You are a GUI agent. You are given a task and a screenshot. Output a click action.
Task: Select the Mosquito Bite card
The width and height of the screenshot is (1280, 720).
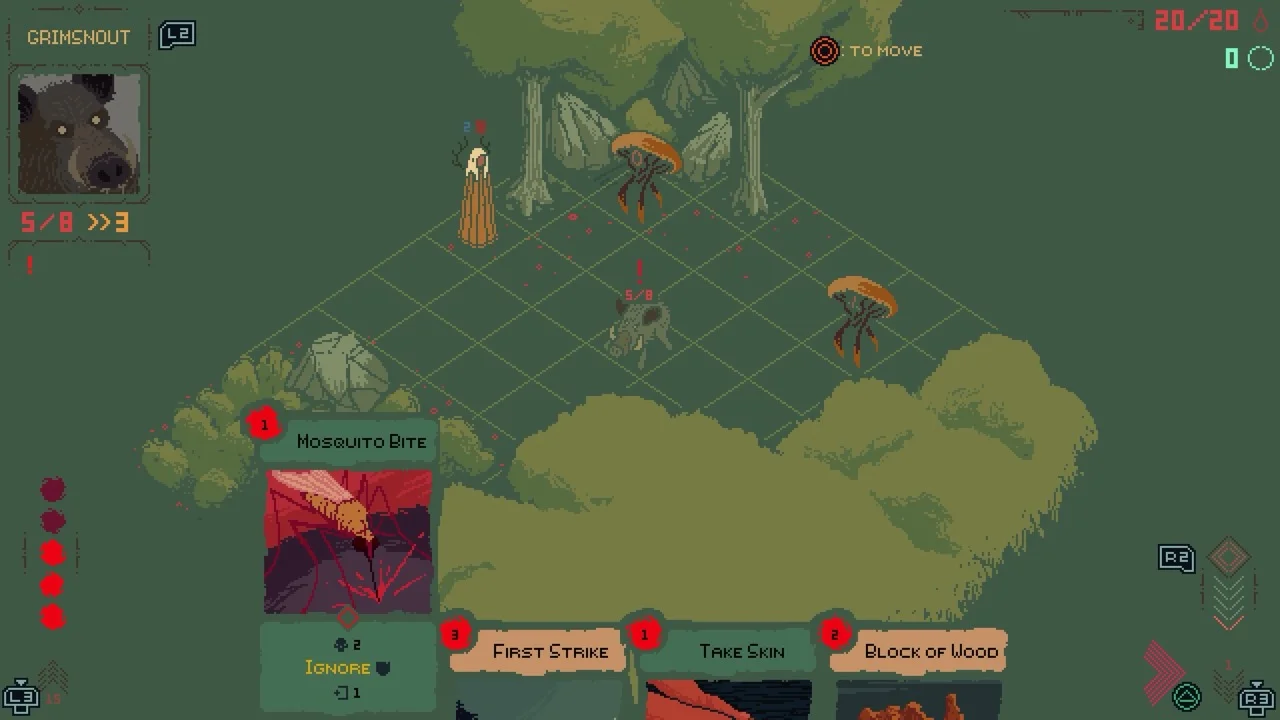pyautogui.click(x=348, y=540)
